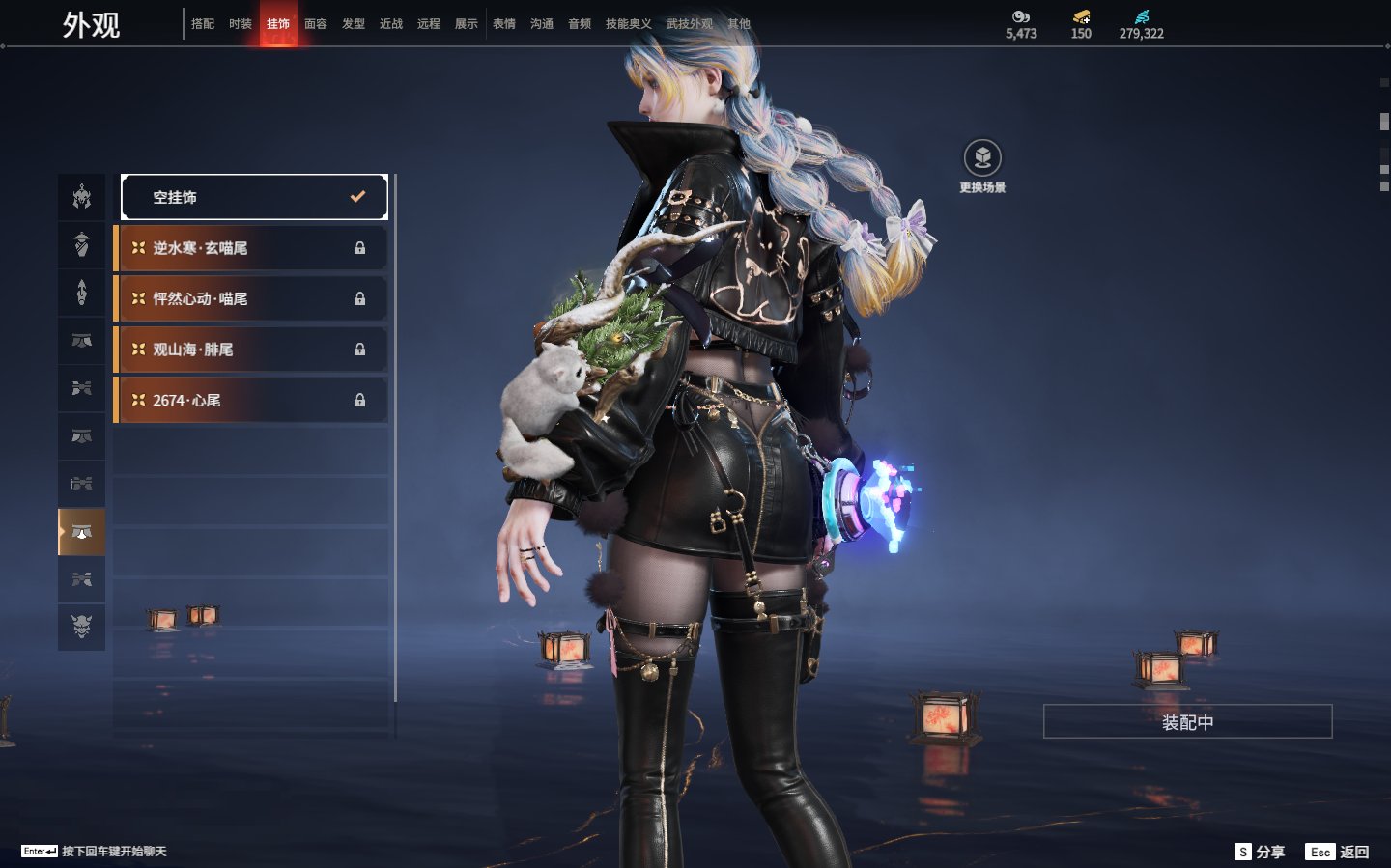Select the 空挂饰 empty accessory option
1391x868 pixels.
pos(253,197)
